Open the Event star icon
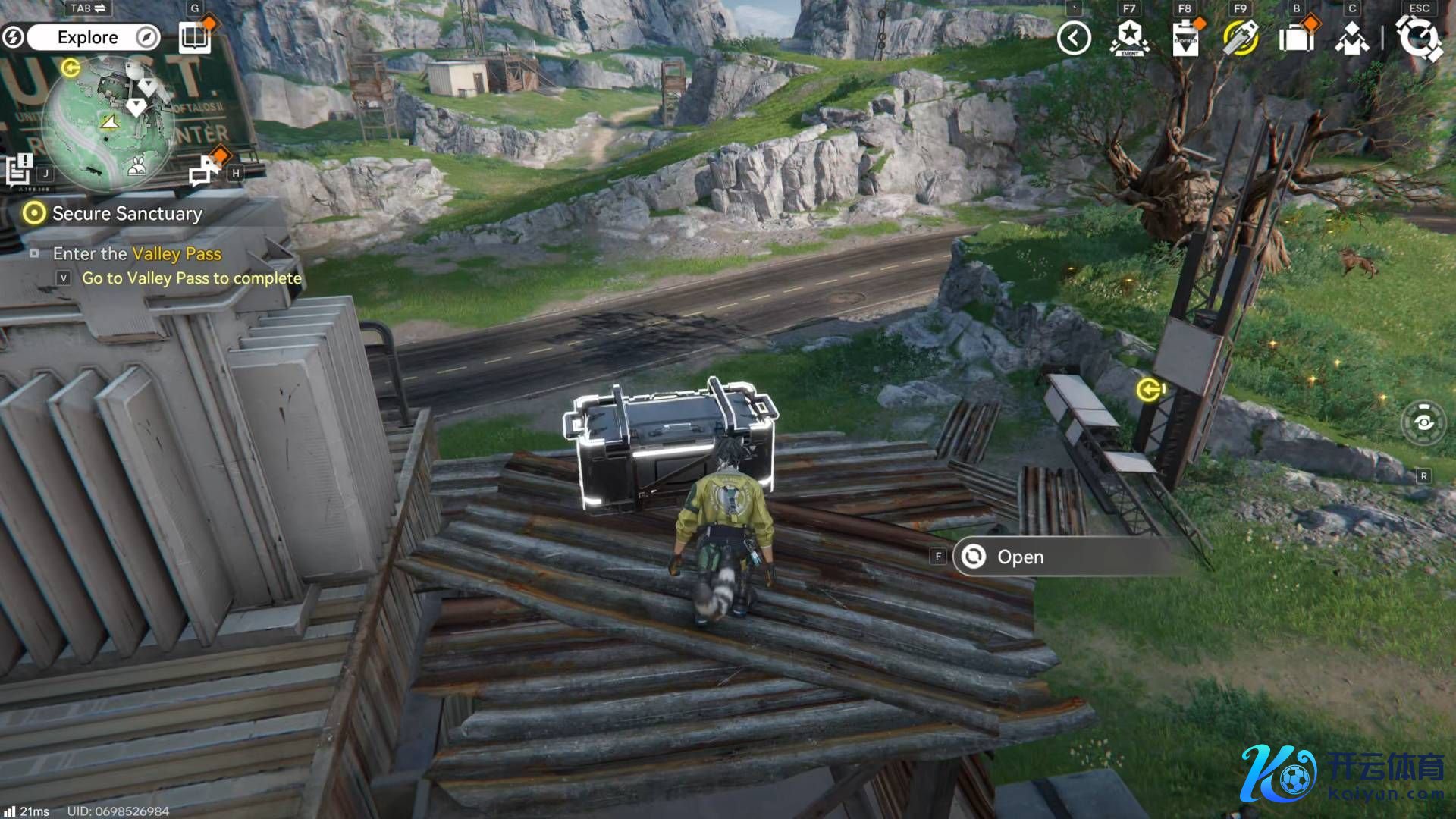 point(1130,38)
